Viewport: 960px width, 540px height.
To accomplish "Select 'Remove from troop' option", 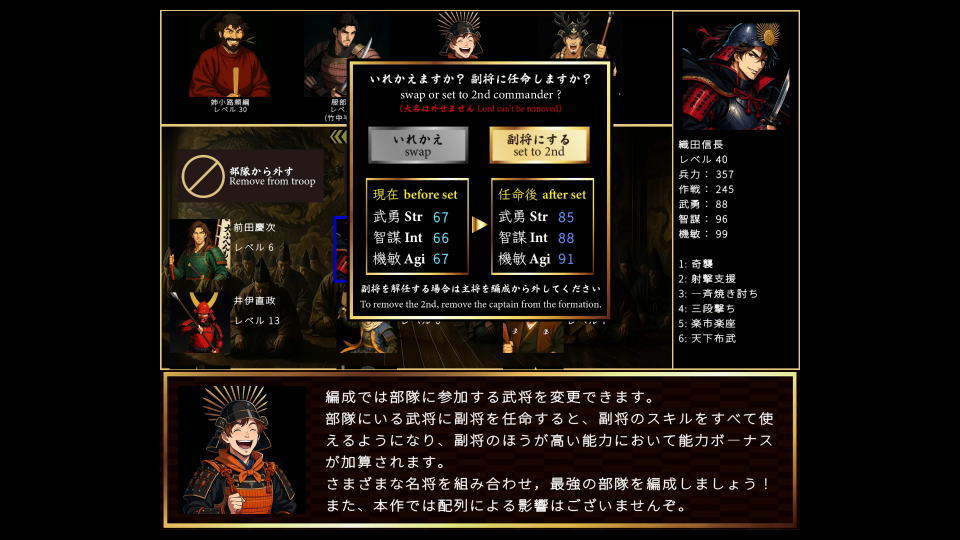I will [248, 176].
